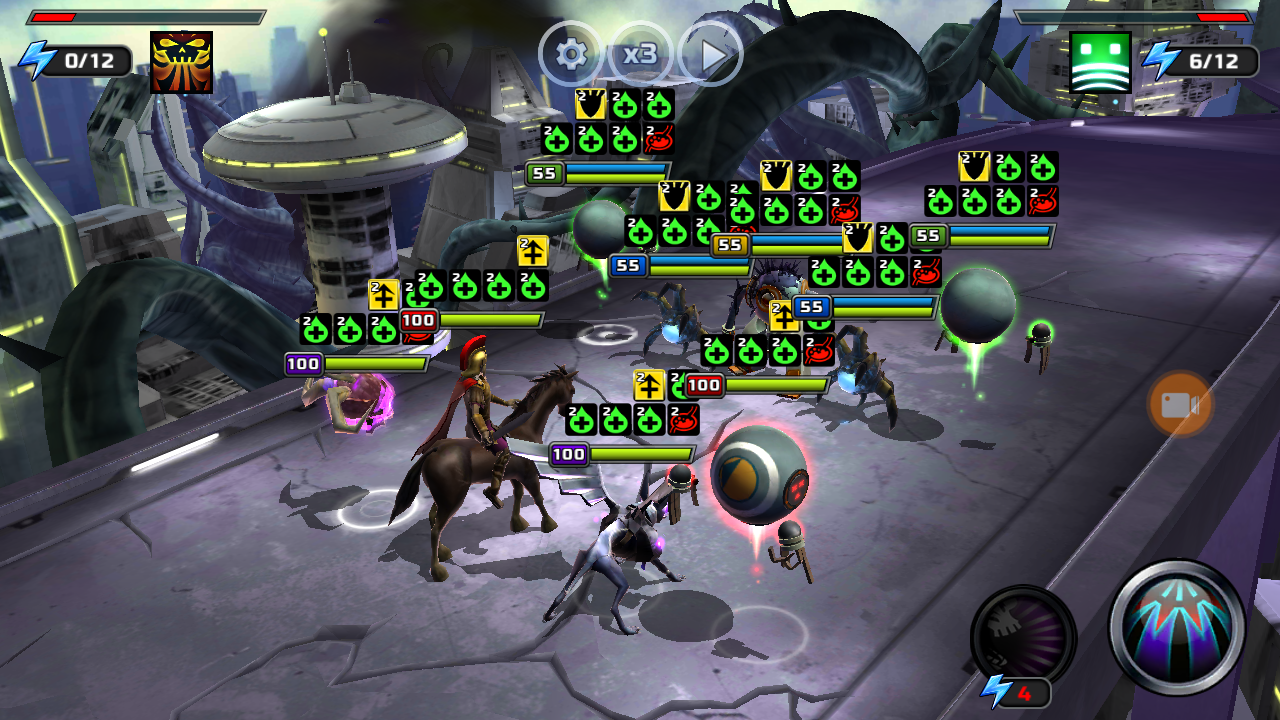Select the red-yellow skull team portrait
The image size is (1280, 720).
pyautogui.click(x=181, y=62)
